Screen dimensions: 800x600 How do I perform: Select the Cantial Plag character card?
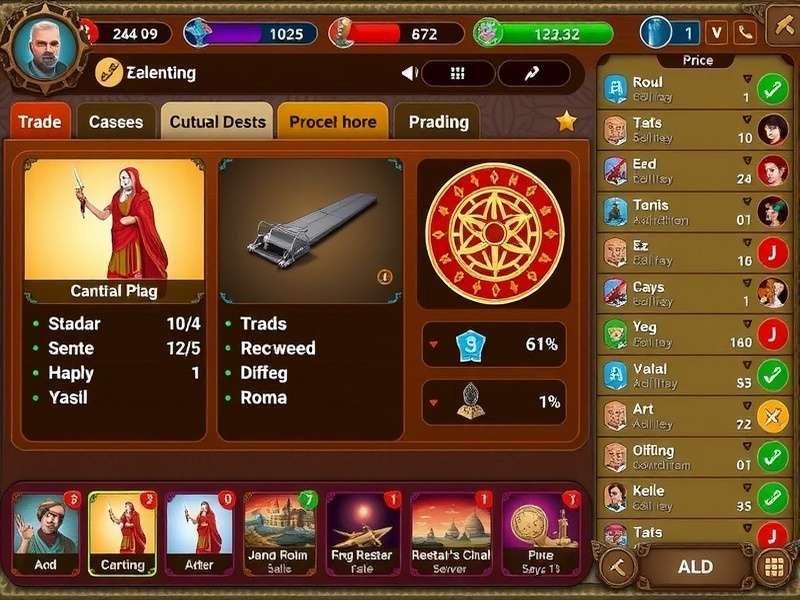113,231
